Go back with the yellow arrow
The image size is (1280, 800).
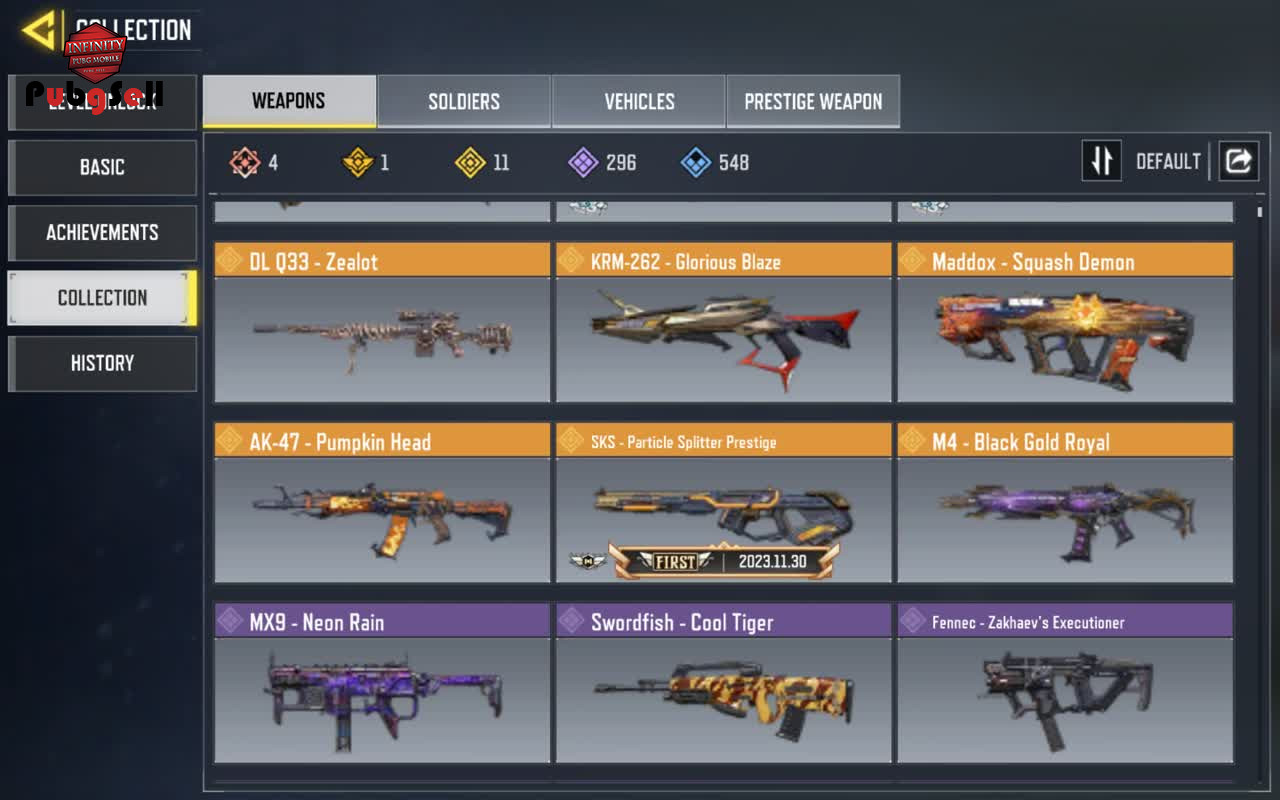tap(39, 30)
